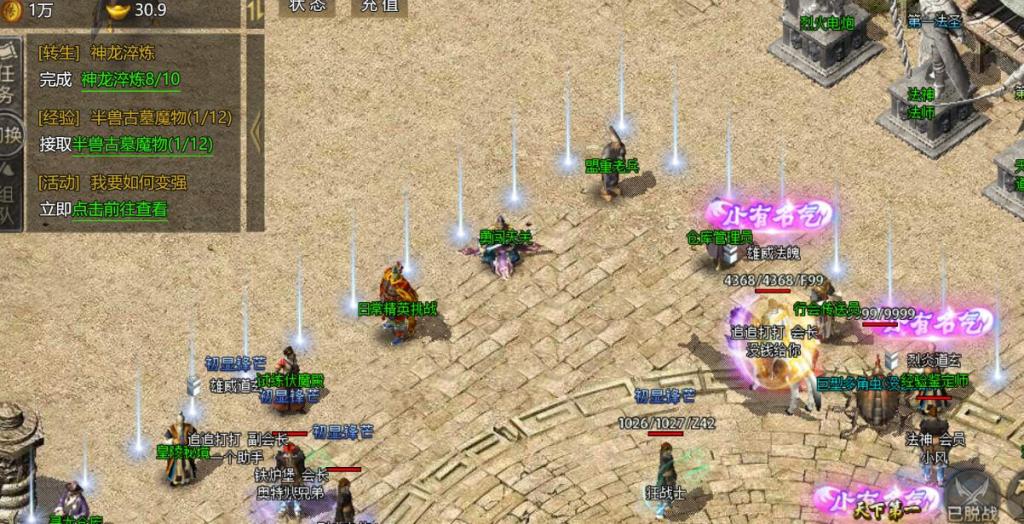
Task: Open the 状态 status button
Action: click(x=307, y=6)
